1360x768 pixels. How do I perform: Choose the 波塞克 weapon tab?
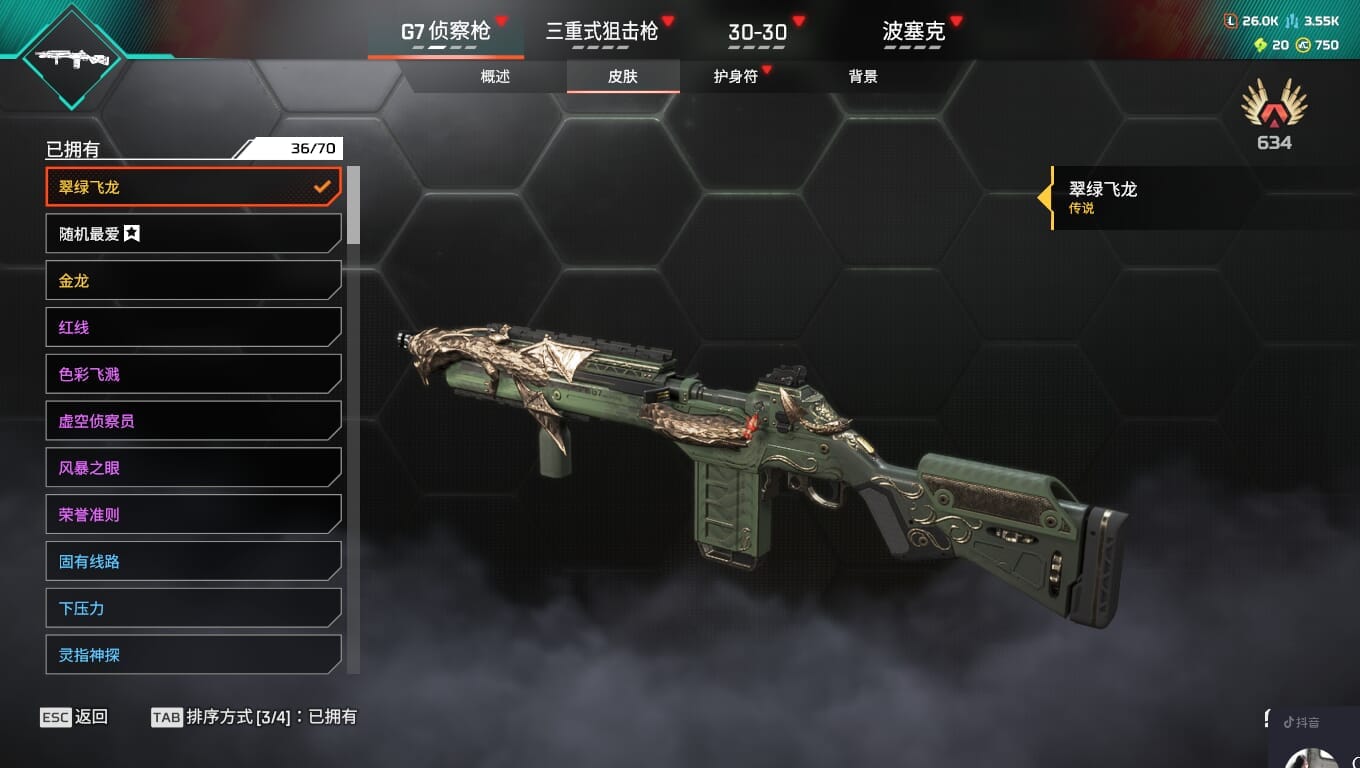[x=913, y=32]
